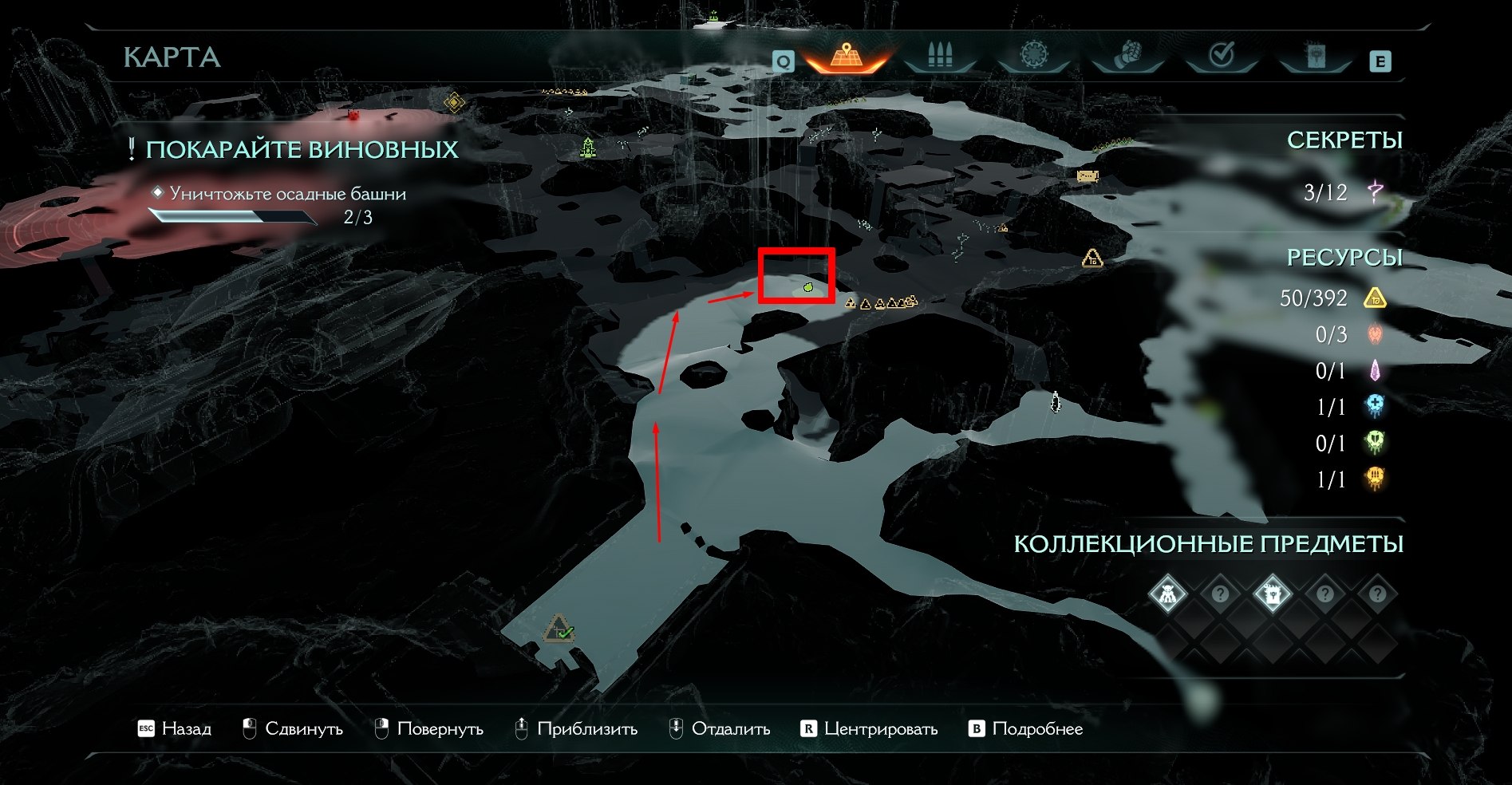This screenshot has height=785, width=1512.
Task: Click the orange diamond marker on map
Action: pos(454,102)
